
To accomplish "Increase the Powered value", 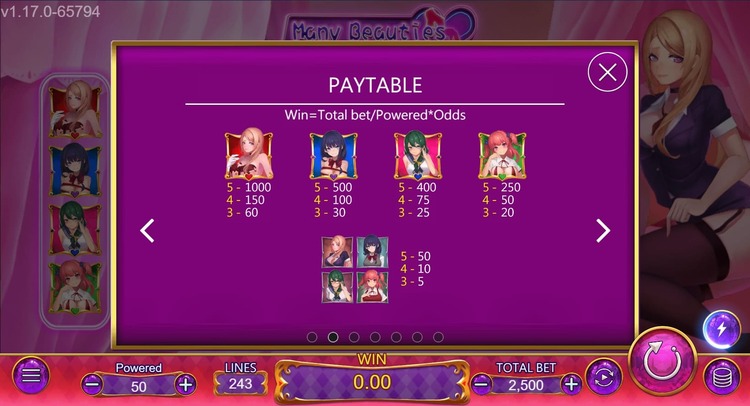I will coord(185,384).
